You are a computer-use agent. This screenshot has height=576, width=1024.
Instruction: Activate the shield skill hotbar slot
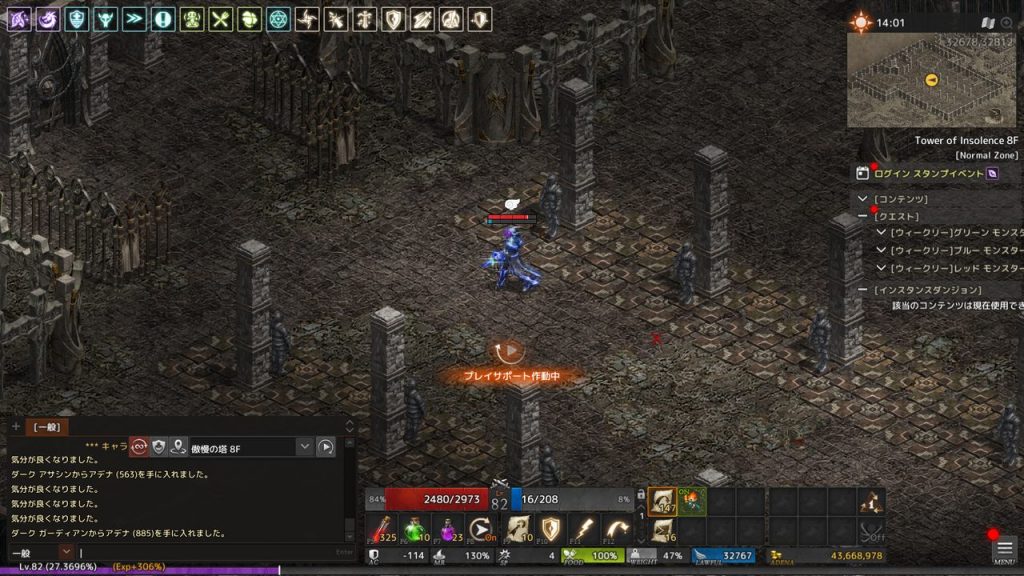coord(550,529)
